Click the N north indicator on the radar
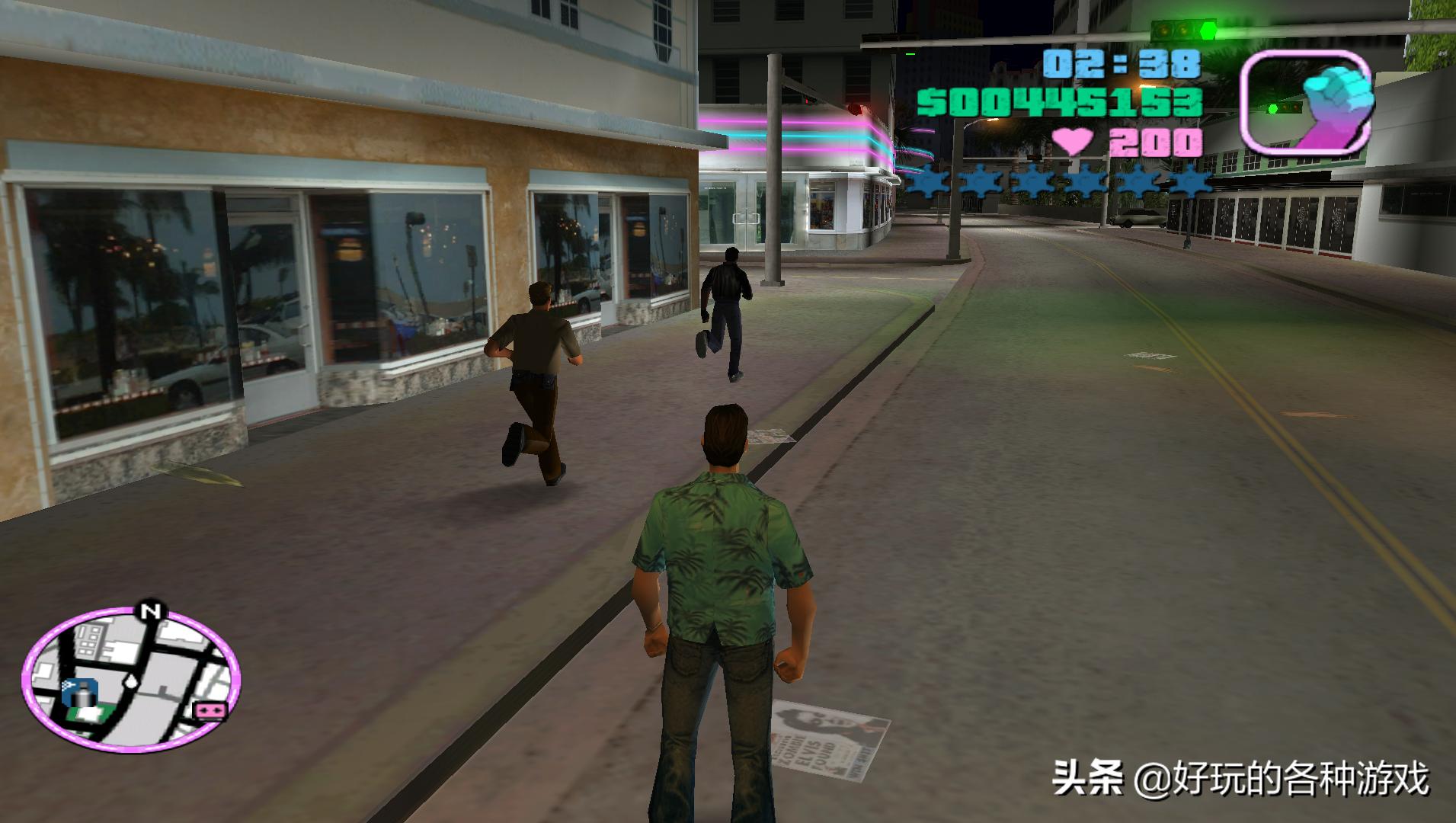Image resolution: width=1456 pixels, height=823 pixels. (150, 610)
